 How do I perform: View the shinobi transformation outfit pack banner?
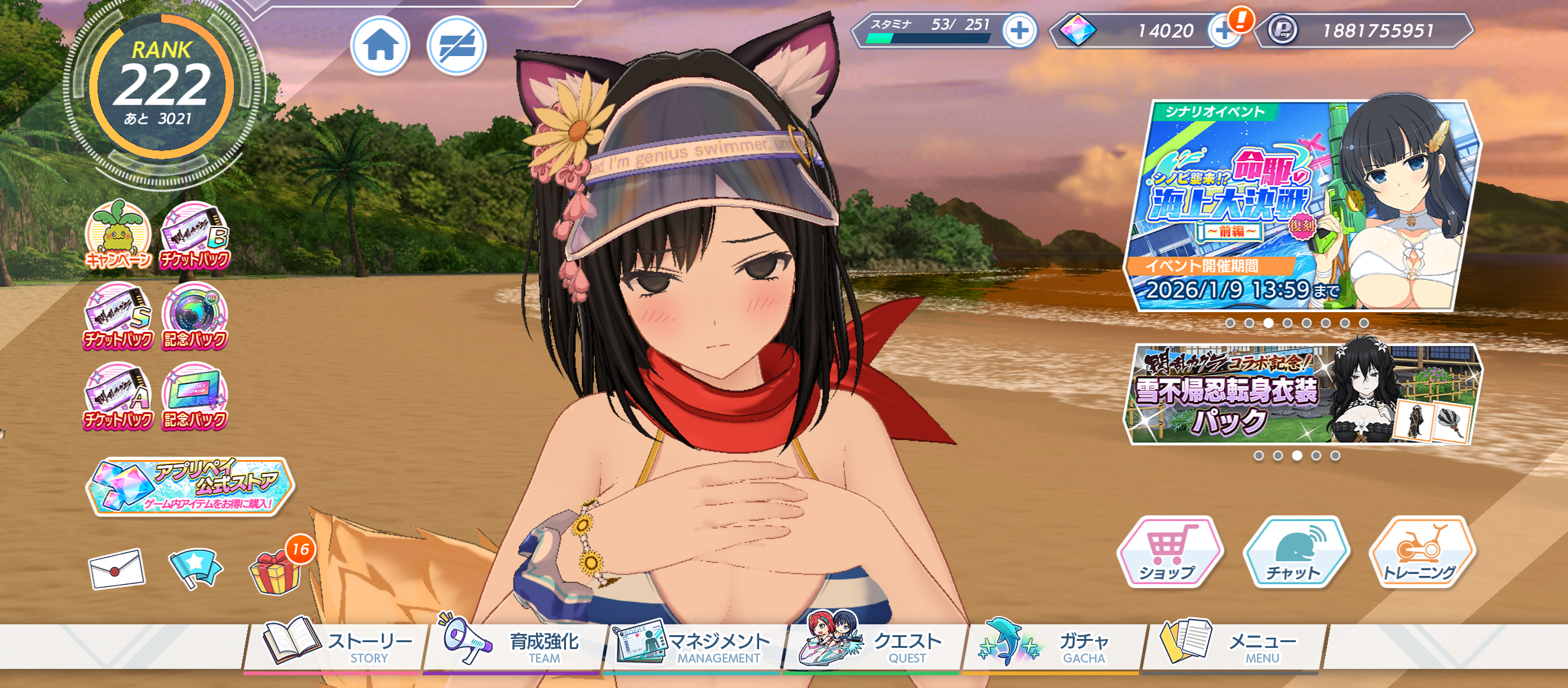1300,395
